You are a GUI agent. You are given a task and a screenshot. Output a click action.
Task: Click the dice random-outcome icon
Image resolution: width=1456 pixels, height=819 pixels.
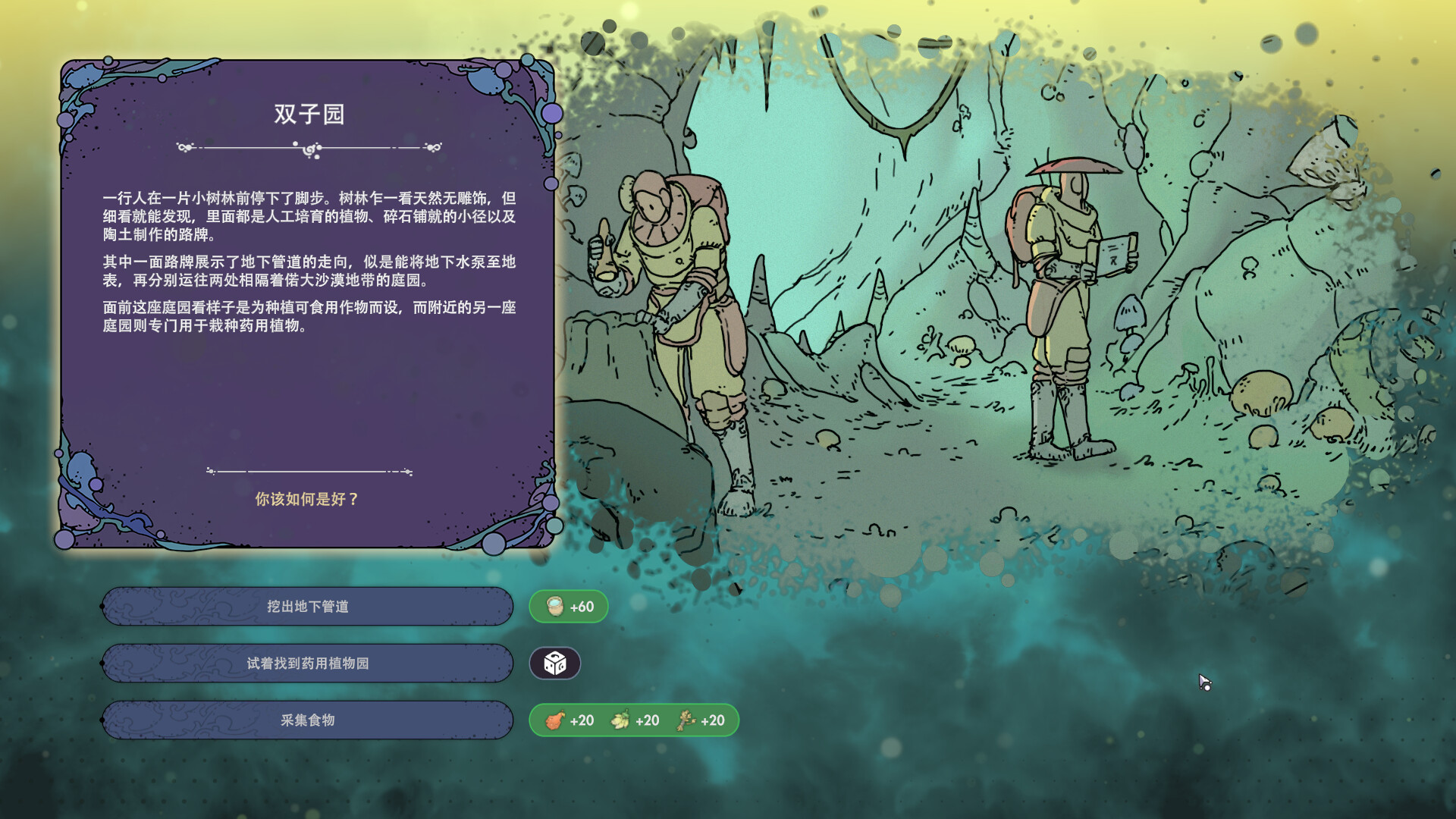click(556, 663)
